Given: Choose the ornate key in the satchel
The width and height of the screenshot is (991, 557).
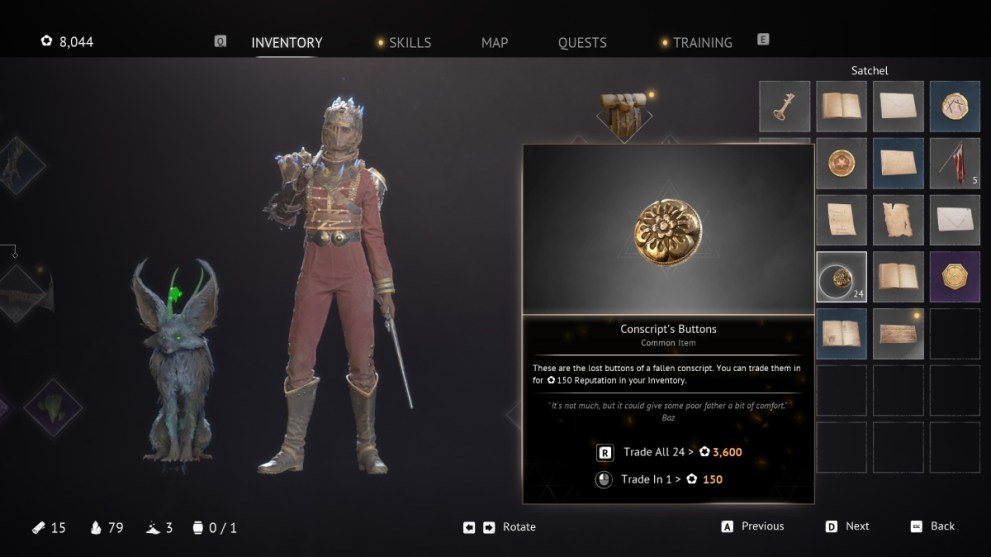Looking at the screenshot, I should coord(784,106).
